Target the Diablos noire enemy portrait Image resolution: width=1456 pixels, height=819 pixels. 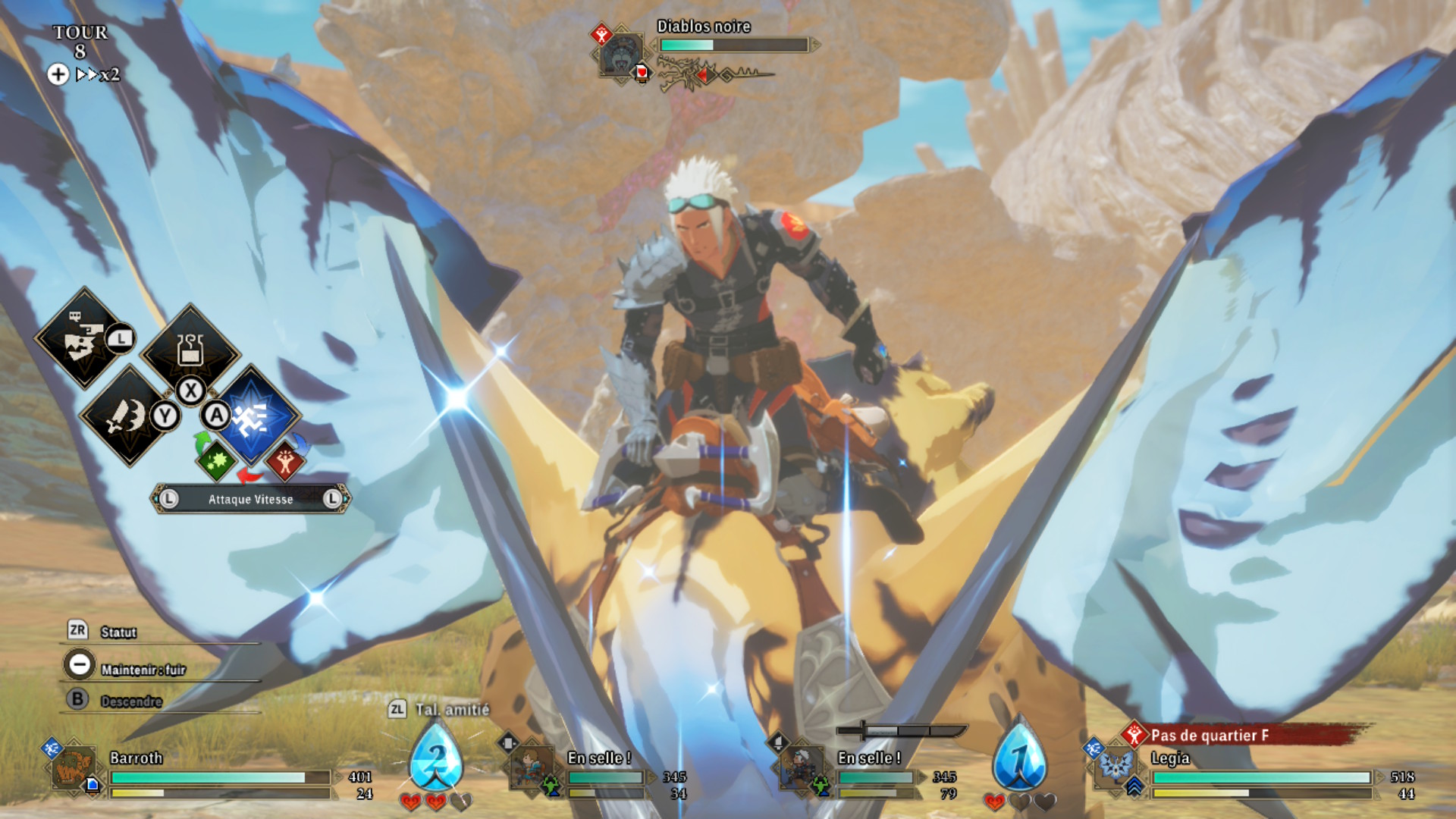click(622, 55)
